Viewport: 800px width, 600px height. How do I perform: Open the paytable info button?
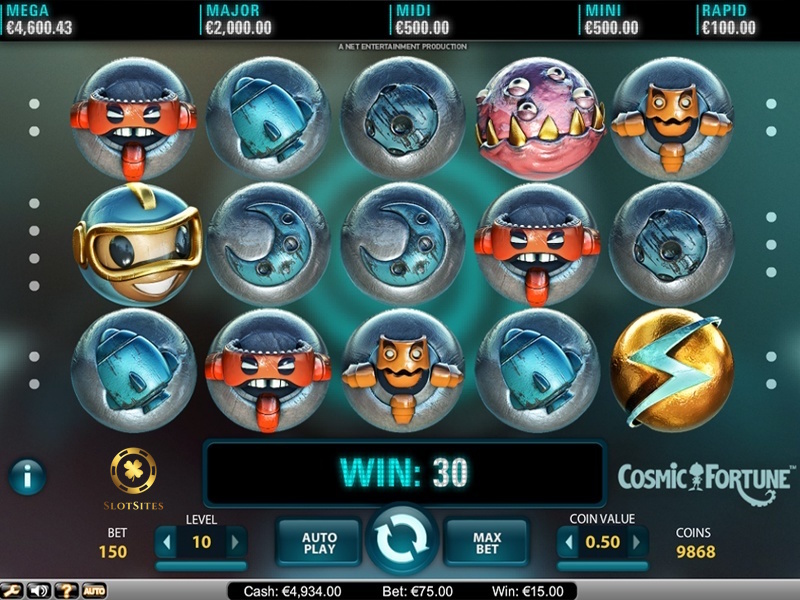(x=27, y=476)
